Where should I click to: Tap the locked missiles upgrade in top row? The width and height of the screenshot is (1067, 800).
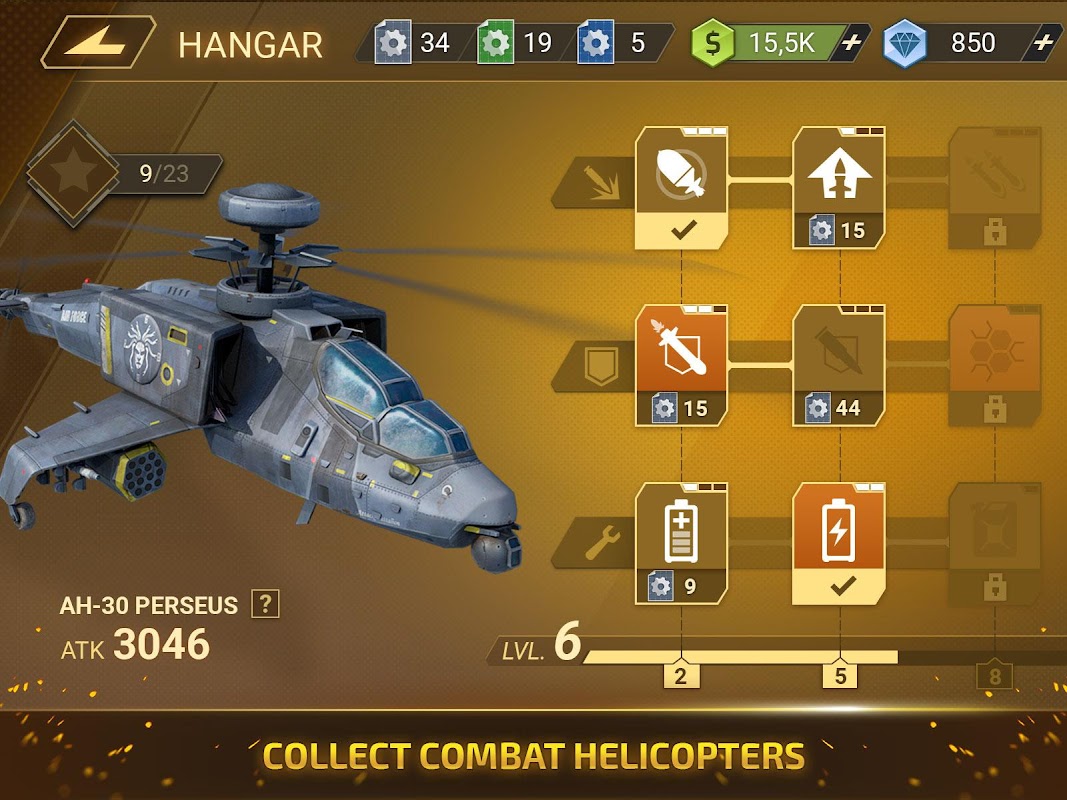tap(993, 187)
